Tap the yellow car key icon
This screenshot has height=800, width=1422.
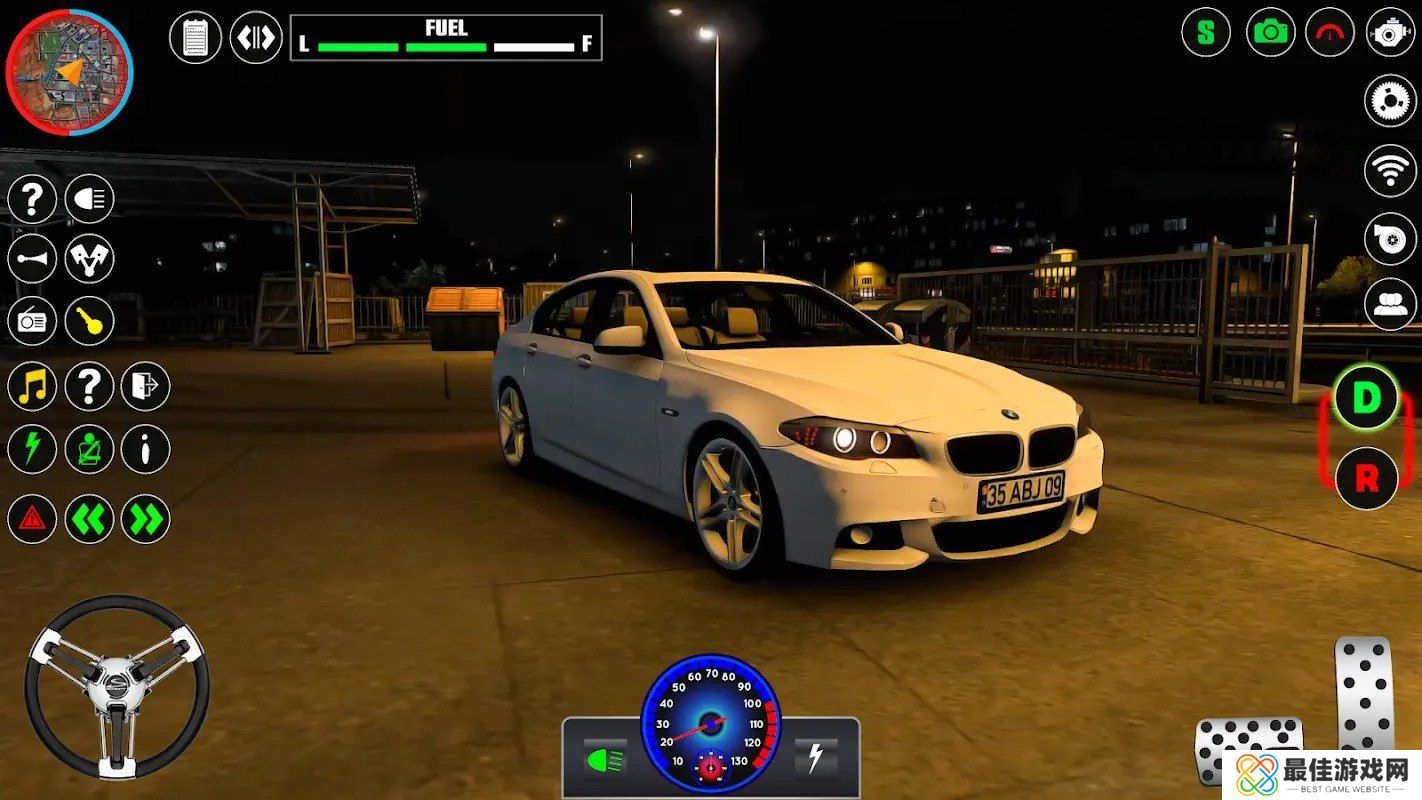(x=90, y=321)
